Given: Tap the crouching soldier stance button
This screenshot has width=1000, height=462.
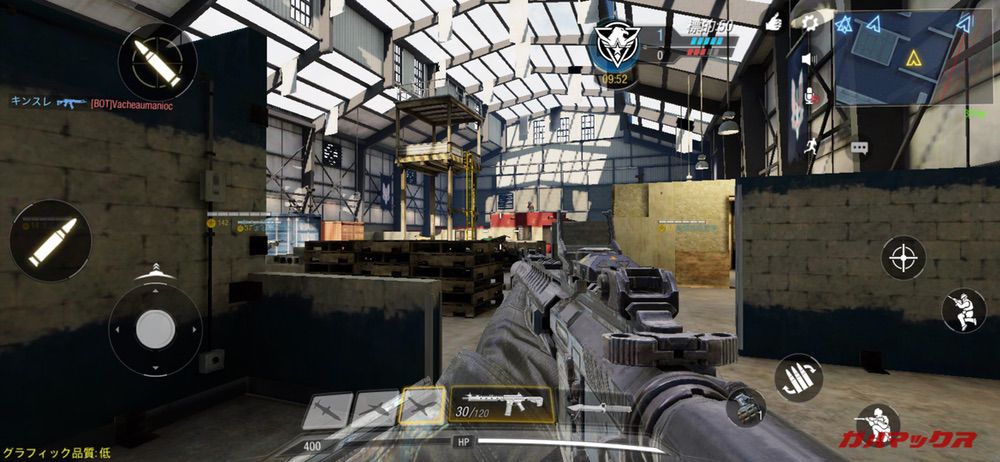Looking at the screenshot, I should click(x=964, y=311).
